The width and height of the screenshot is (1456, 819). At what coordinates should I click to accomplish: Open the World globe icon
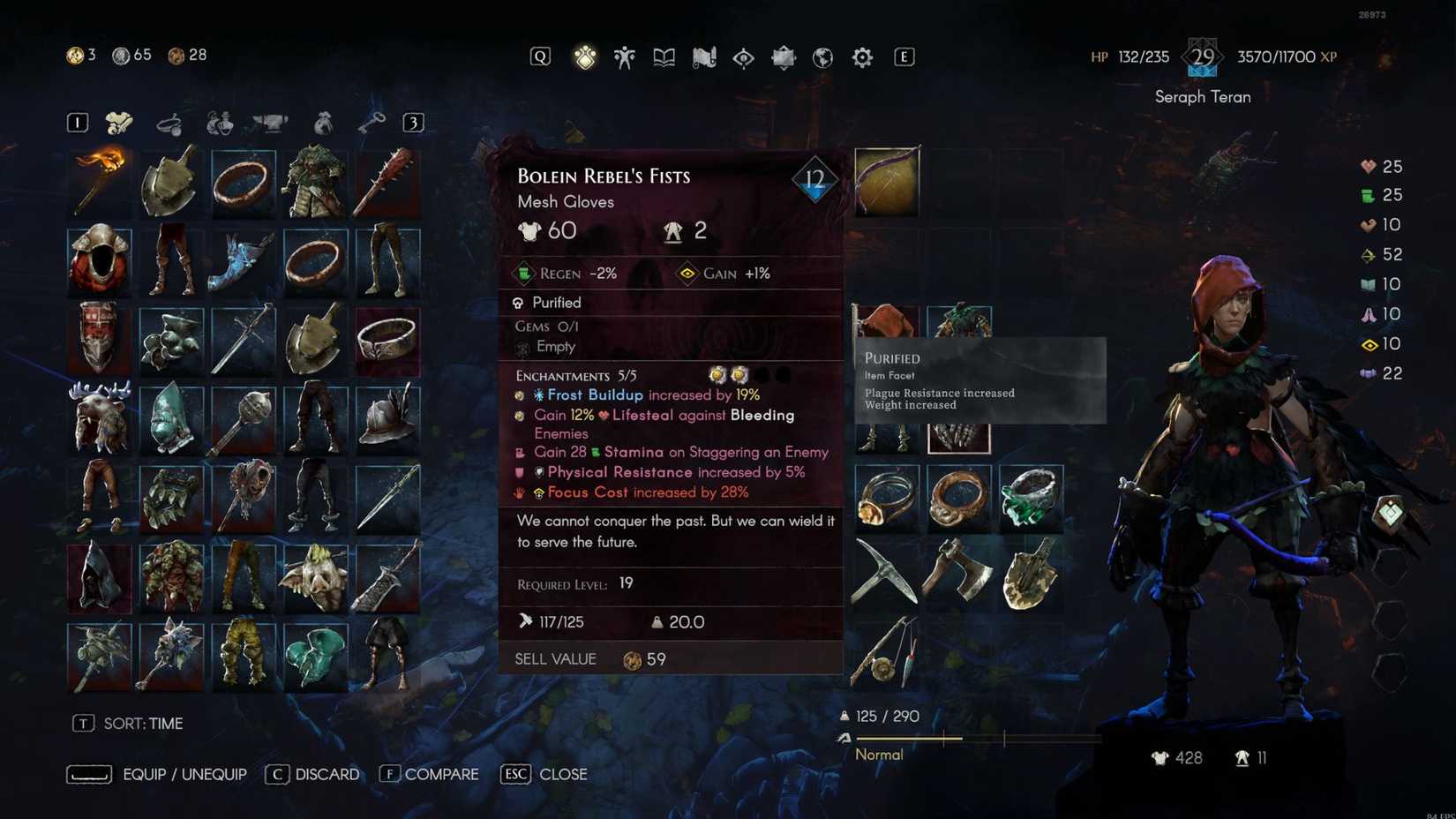[821, 56]
